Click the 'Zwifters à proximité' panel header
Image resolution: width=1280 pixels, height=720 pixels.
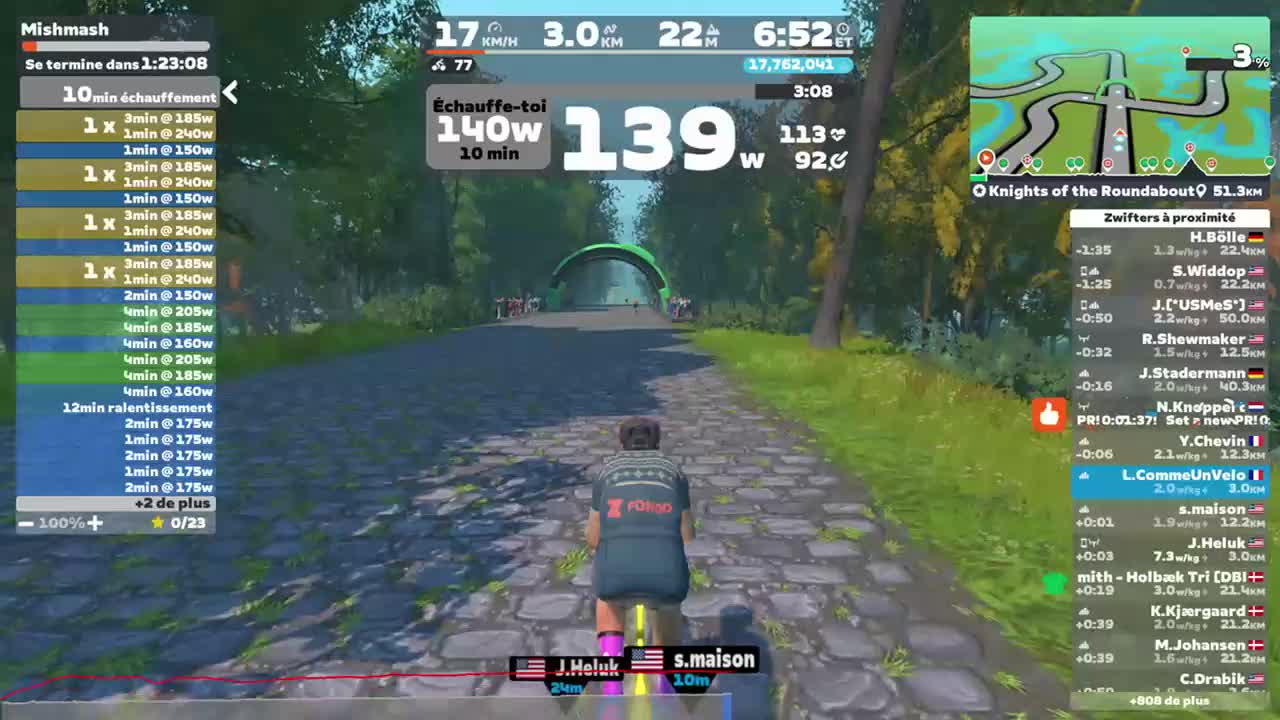(x=1170, y=219)
